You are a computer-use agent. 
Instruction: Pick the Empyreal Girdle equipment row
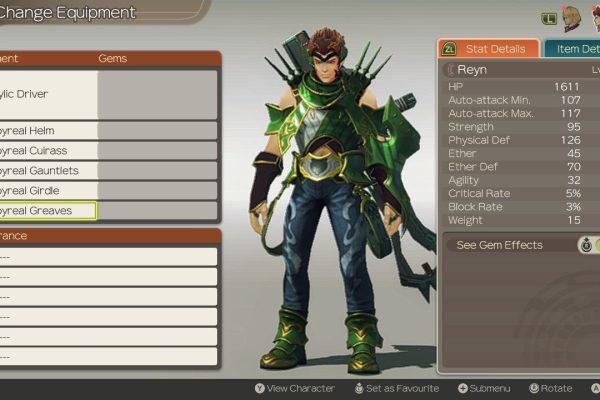50,191
